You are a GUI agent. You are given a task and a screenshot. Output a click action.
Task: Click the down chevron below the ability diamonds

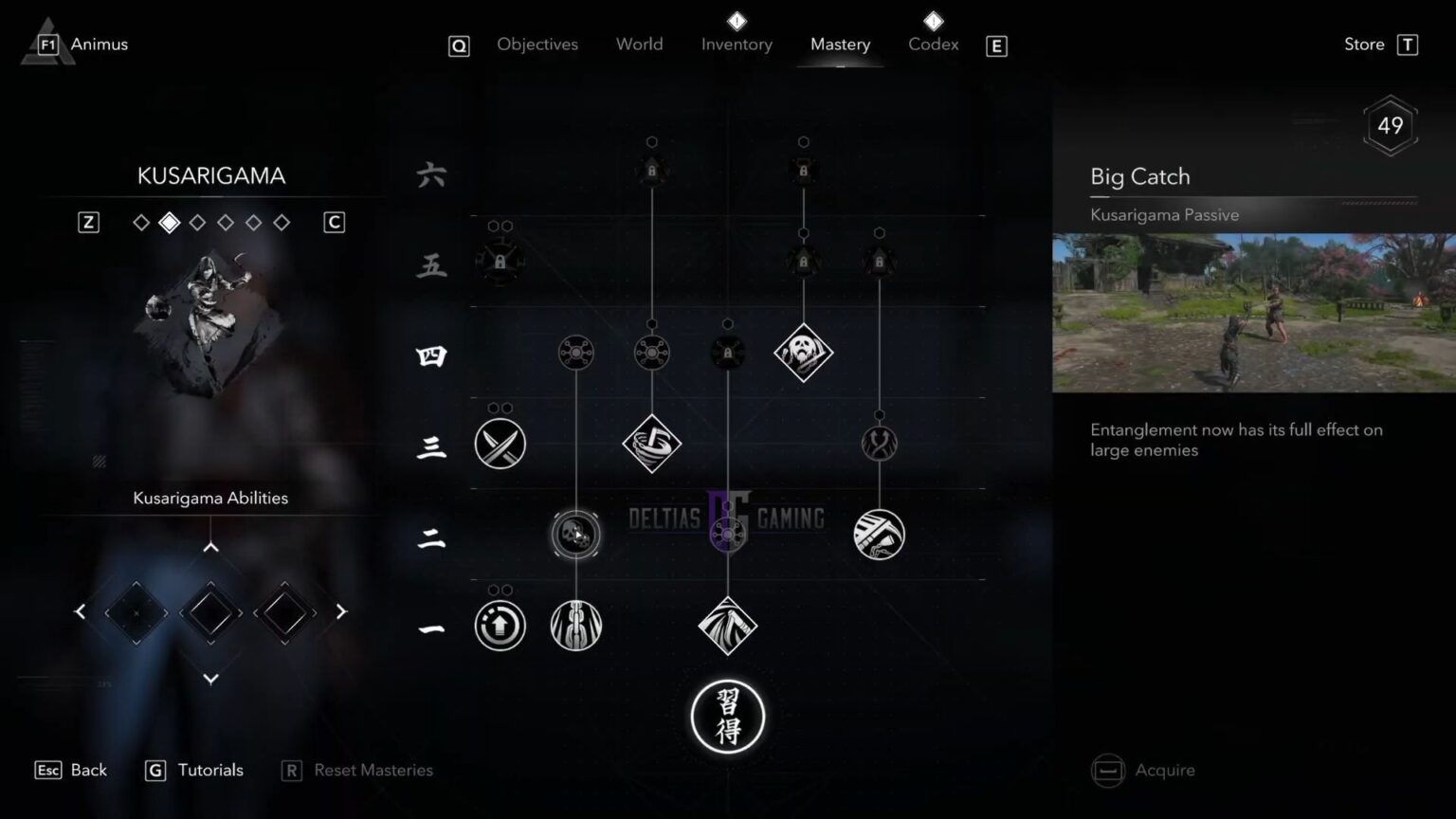[209, 679]
